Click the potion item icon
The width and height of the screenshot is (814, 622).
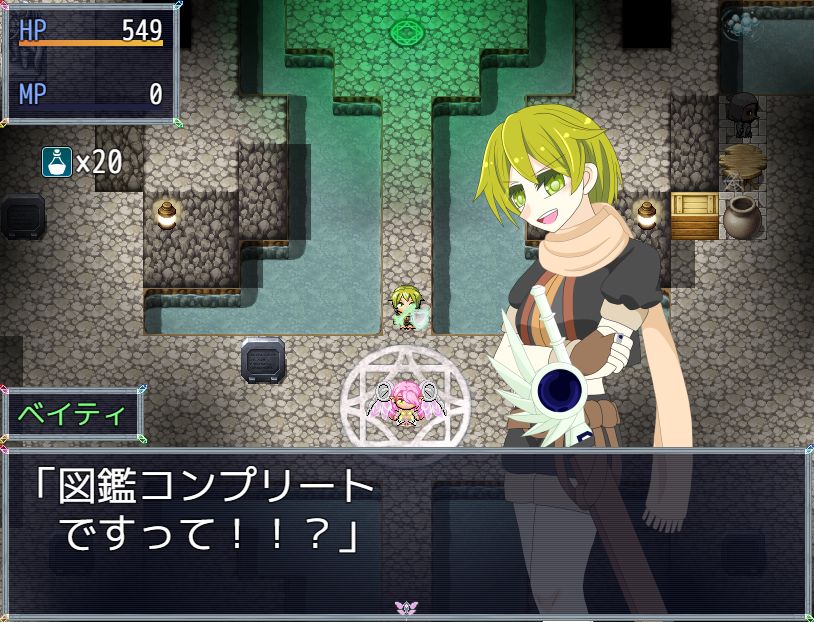click(56, 161)
